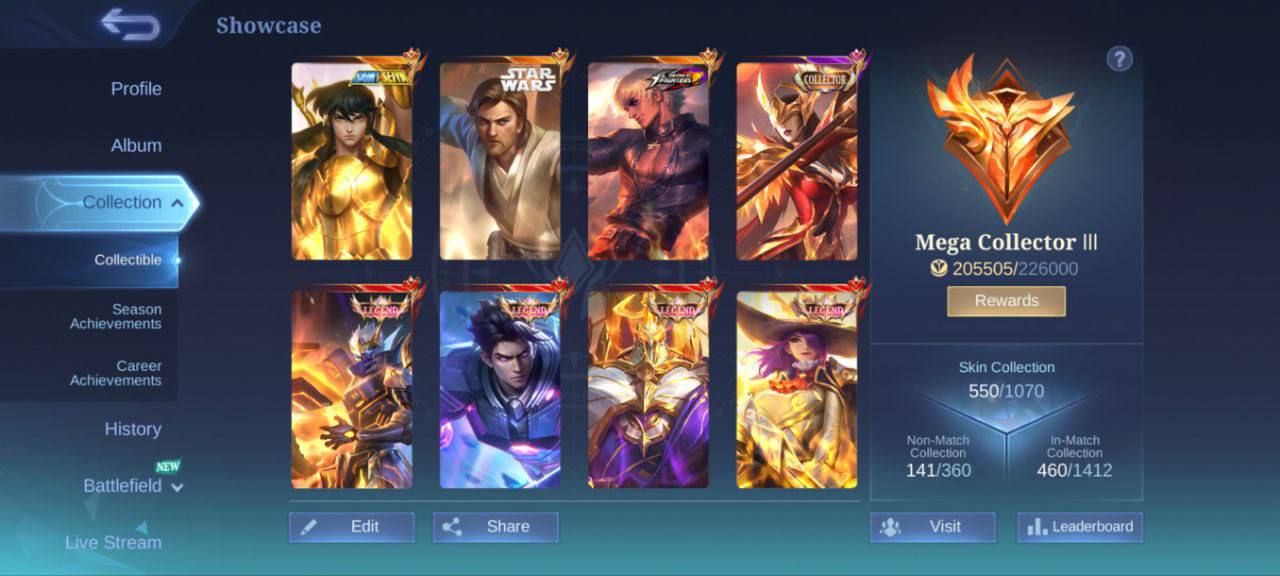The image size is (1280, 576).
Task: Open the Profile section
Action: tap(136, 89)
